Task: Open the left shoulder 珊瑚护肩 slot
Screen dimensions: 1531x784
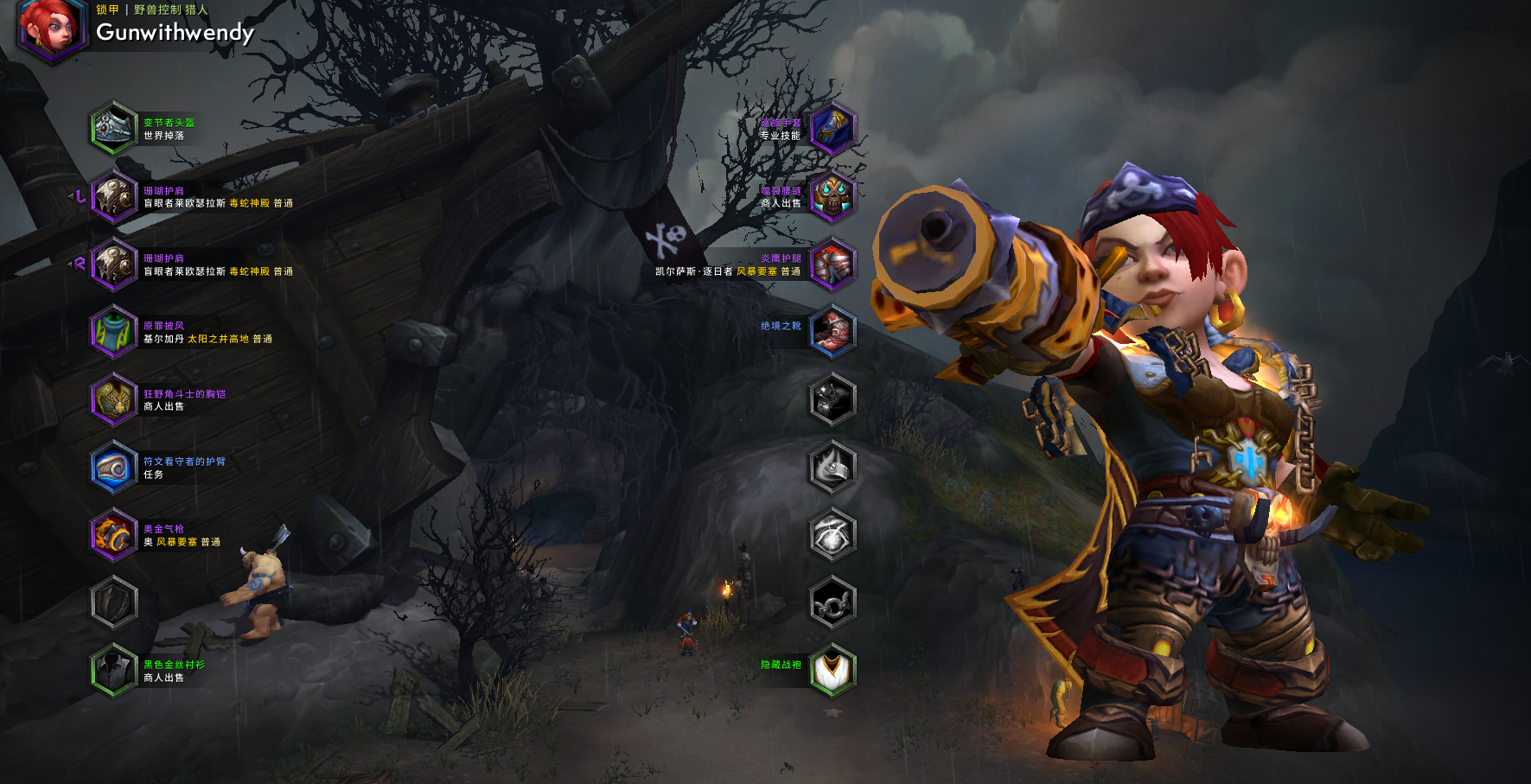Action: (x=114, y=196)
